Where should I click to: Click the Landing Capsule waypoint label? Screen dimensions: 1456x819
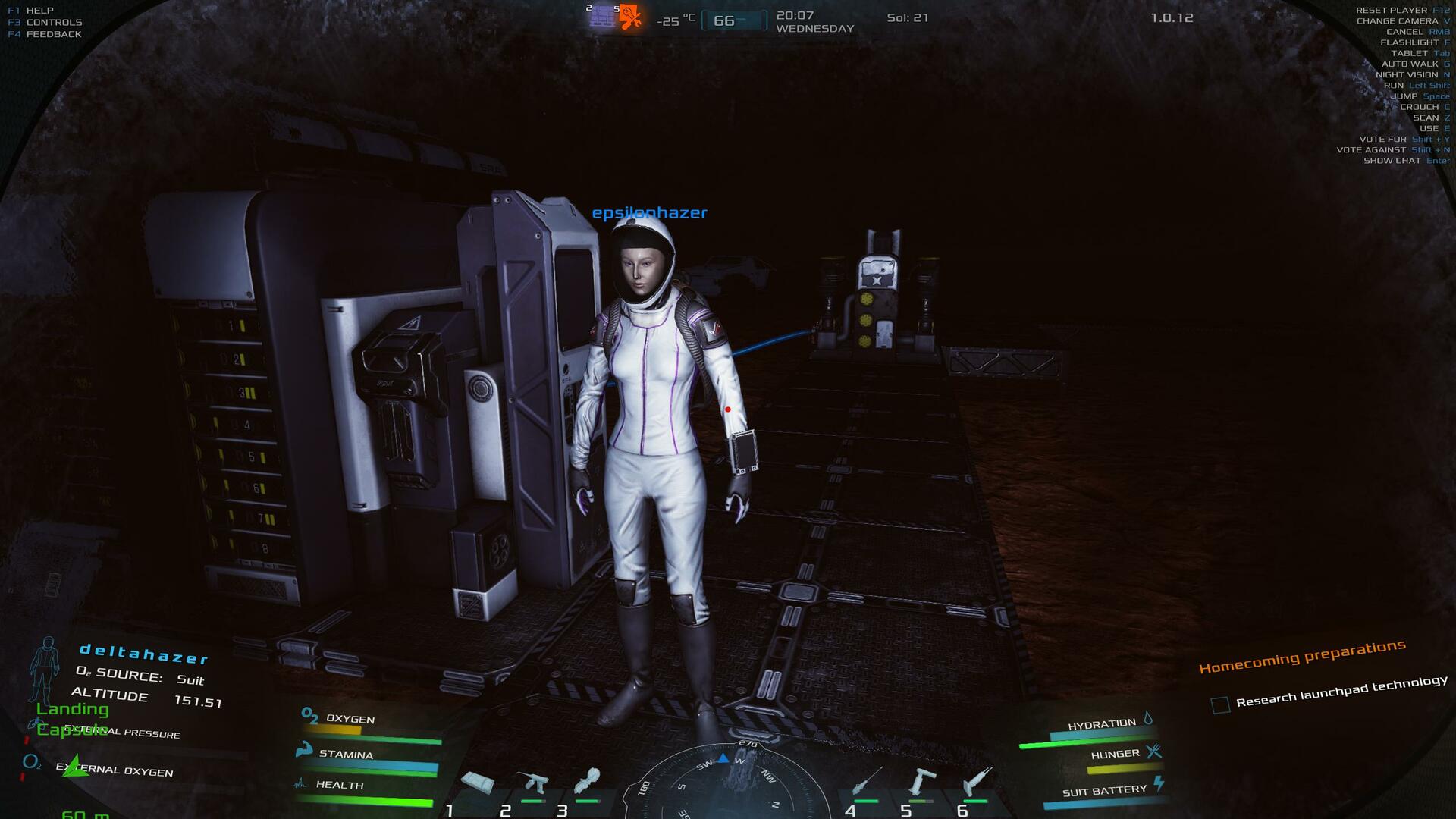pyautogui.click(x=73, y=719)
